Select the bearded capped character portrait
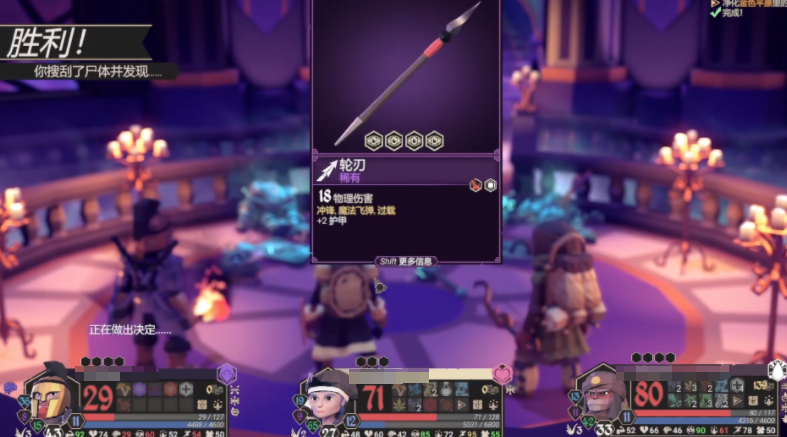The width and height of the screenshot is (787, 437). [x=603, y=400]
